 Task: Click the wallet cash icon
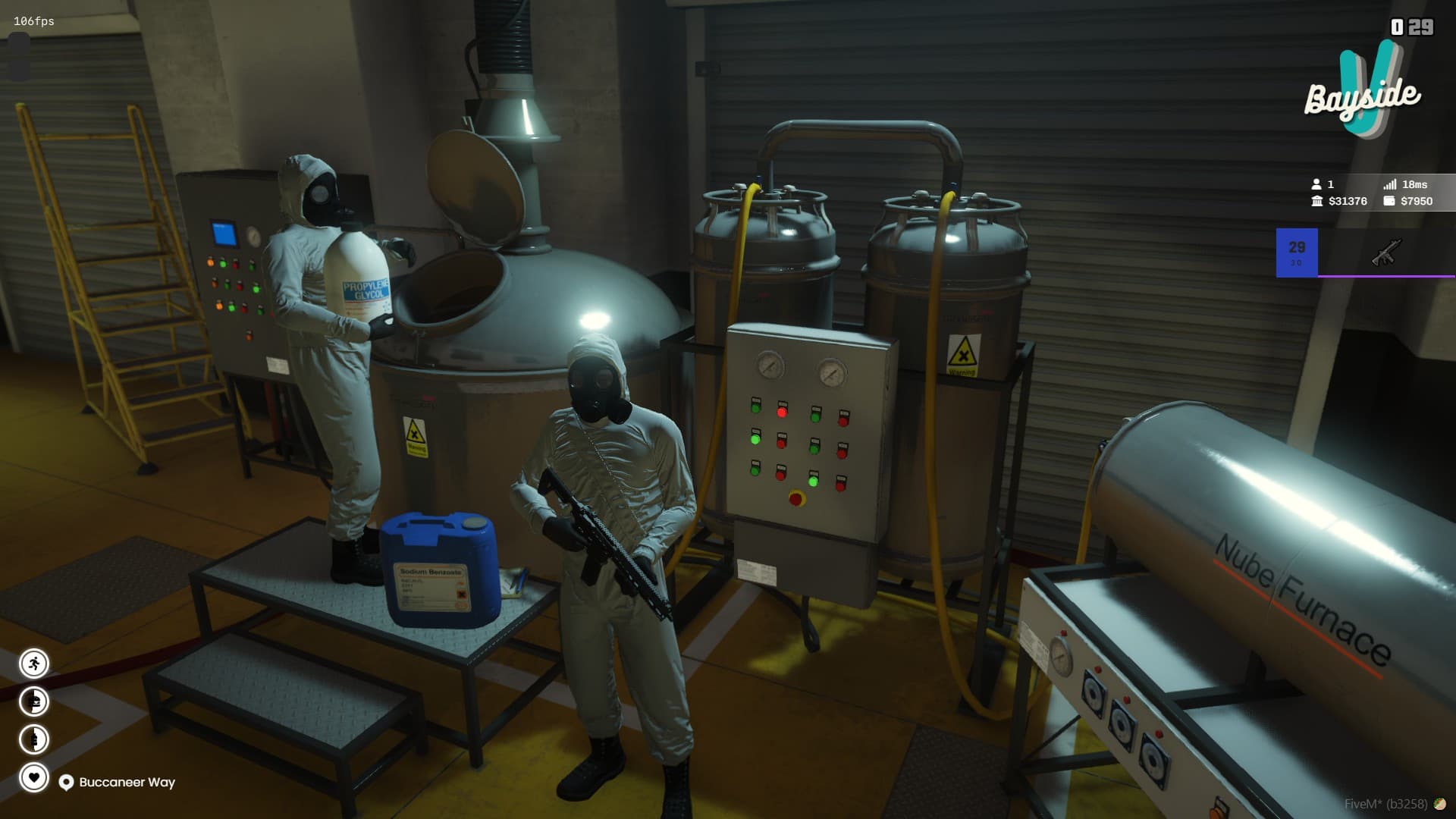[1389, 201]
